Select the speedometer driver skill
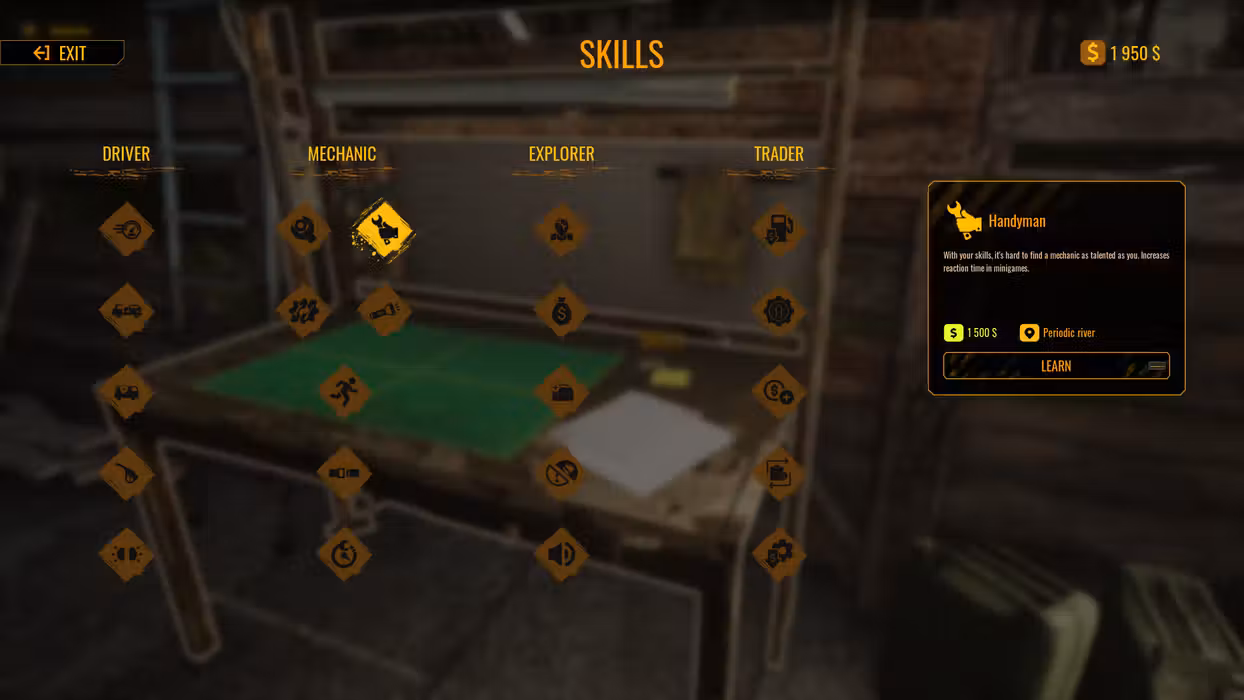The width and height of the screenshot is (1244, 700). coord(127,230)
